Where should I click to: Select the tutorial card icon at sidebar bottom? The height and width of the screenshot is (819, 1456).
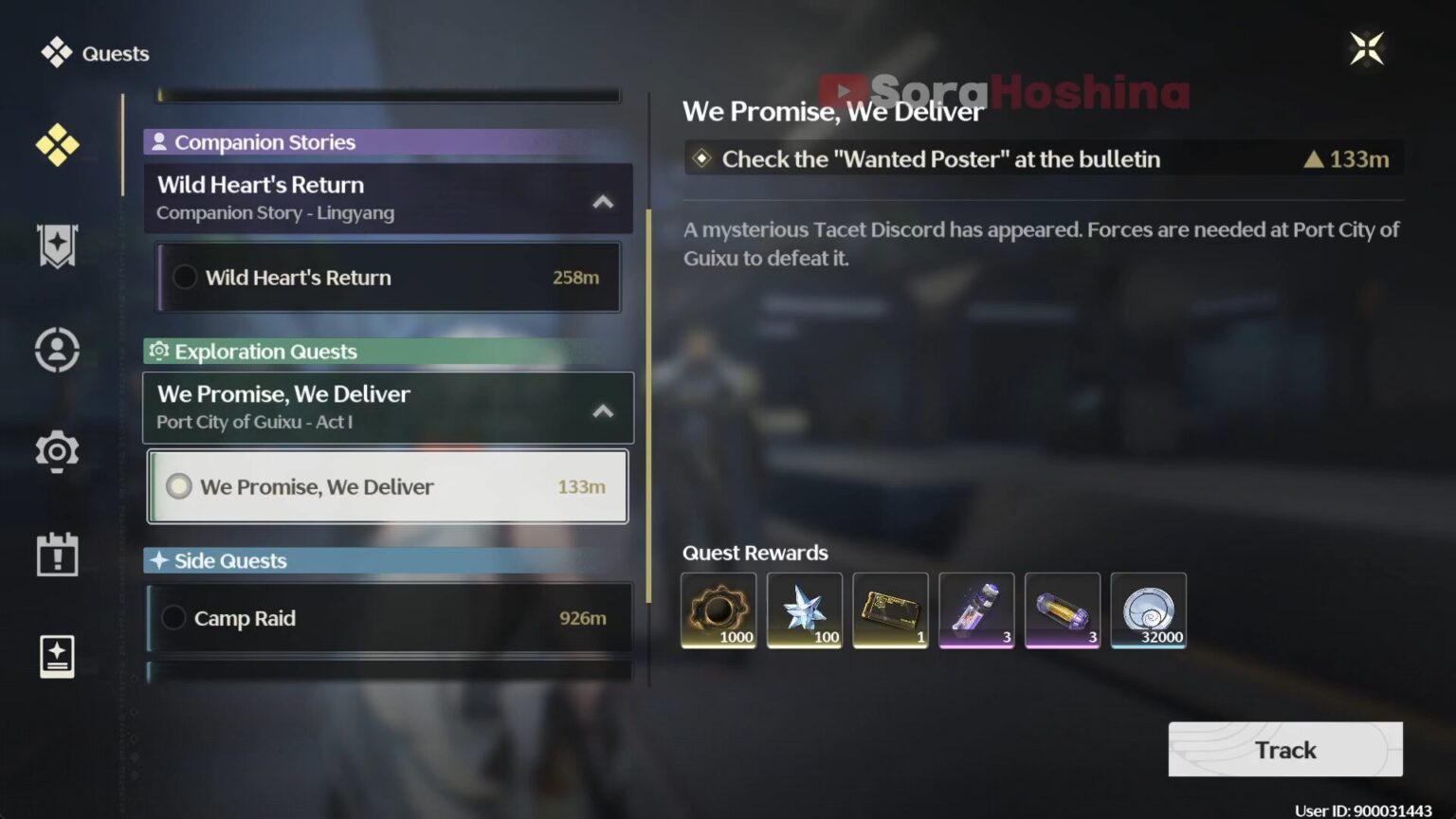tap(57, 656)
